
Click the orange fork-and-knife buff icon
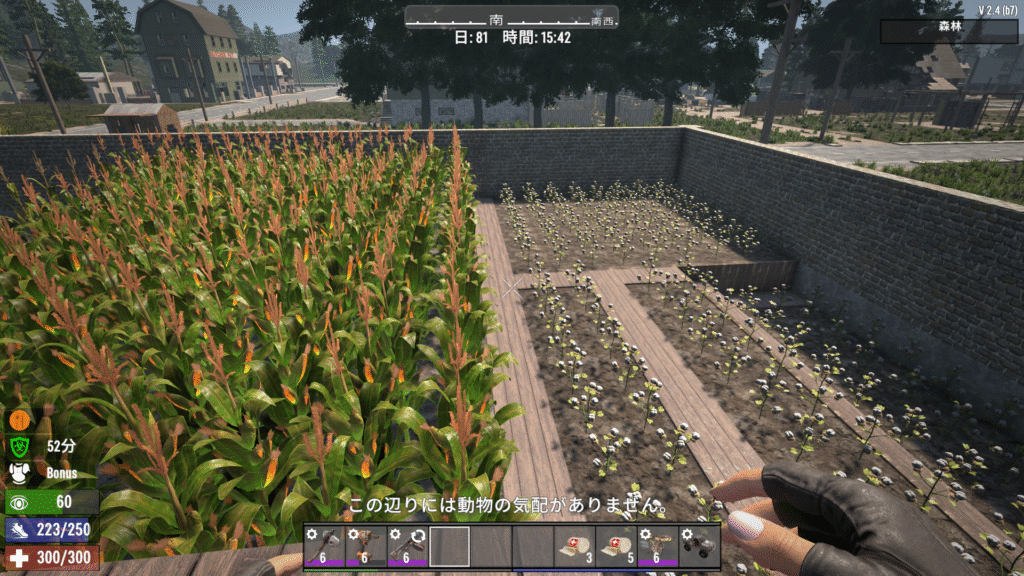[20, 419]
